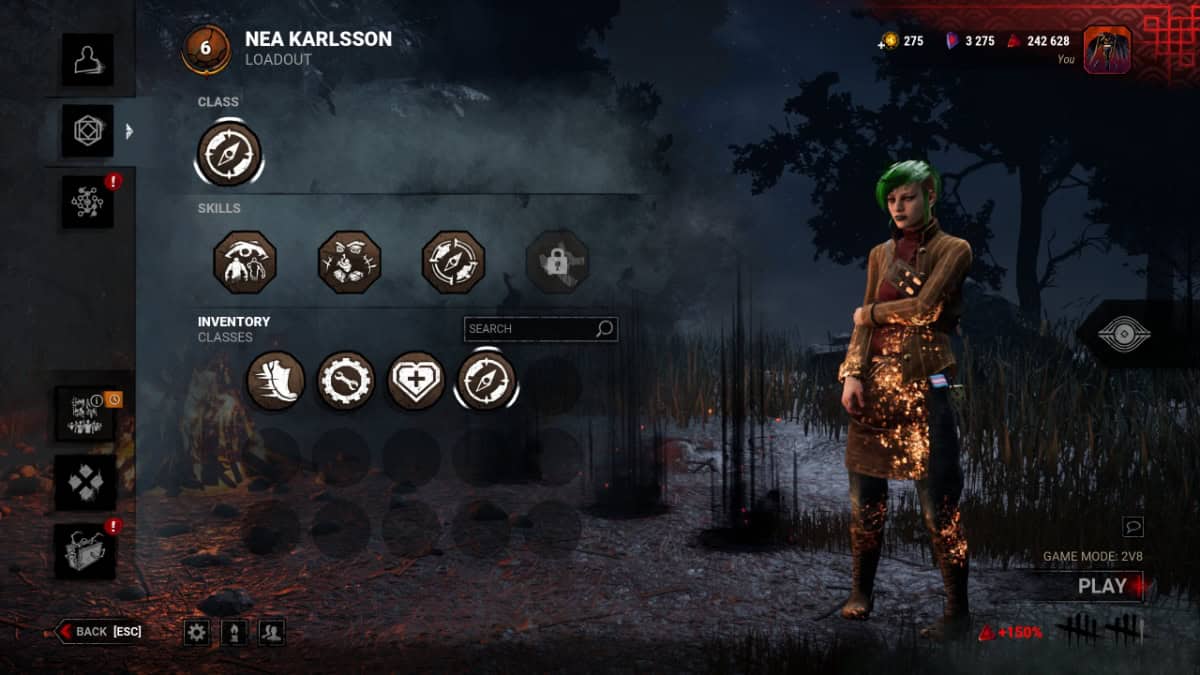Start the match with the PLAY button
Viewport: 1200px width, 675px height.
[x=1102, y=587]
